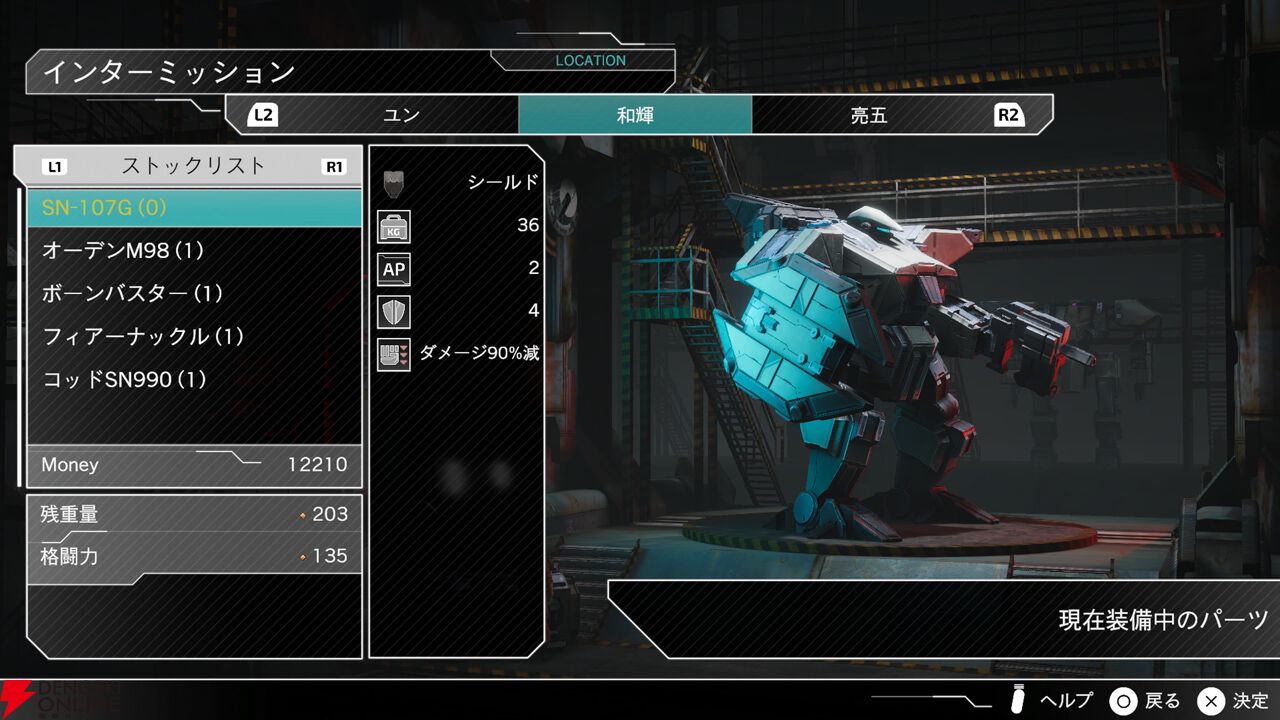Click the ストックリスト header
This screenshot has width=1280, height=720.
point(194,166)
